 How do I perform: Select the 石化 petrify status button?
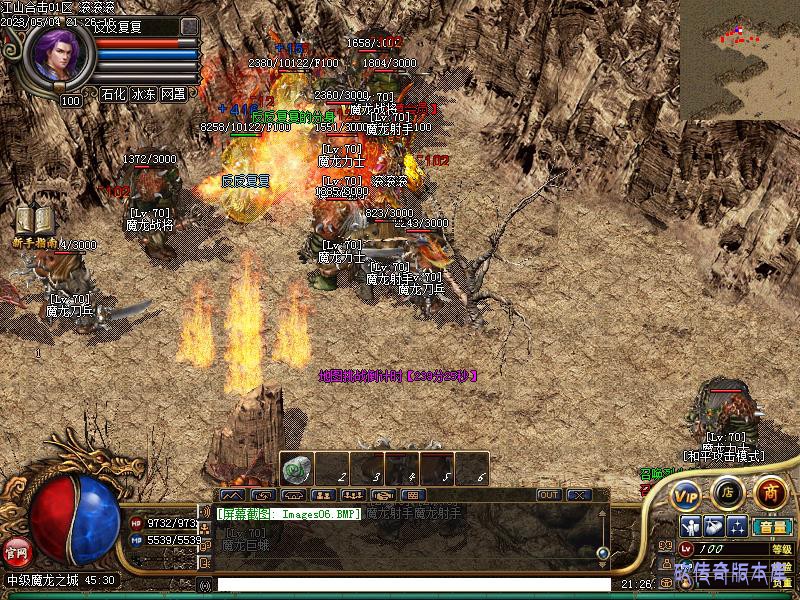pos(113,95)
